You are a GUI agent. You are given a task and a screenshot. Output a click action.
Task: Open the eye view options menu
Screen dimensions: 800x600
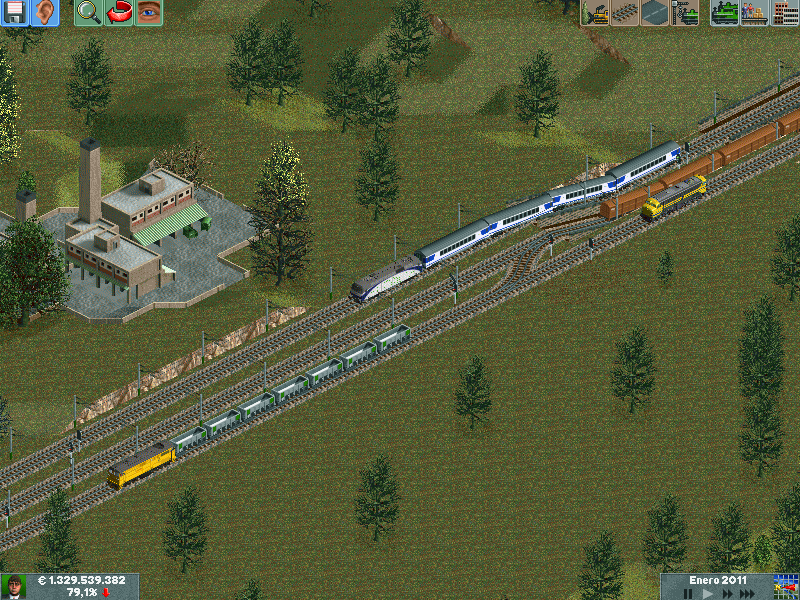[x=148, y=12]
